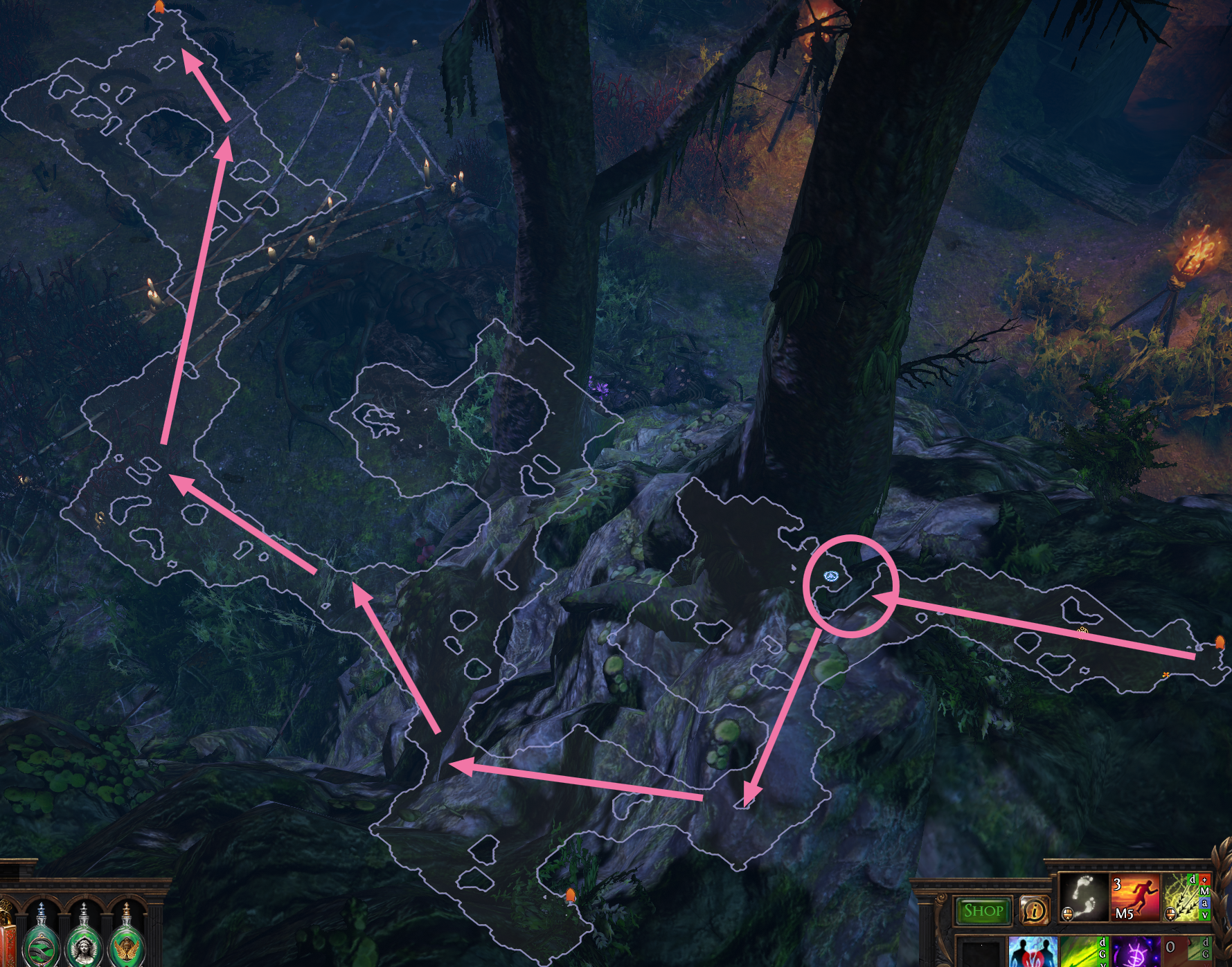Activate the running man skill
This screenshot has width=1232, height=967.
(x=1134, y=897)
